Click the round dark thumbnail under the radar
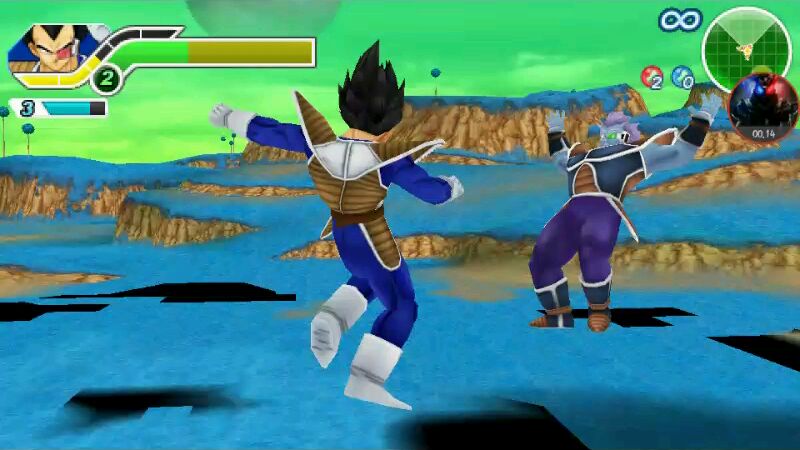The width and height of the screenshot is (800, 450). [x=763, y=109]
